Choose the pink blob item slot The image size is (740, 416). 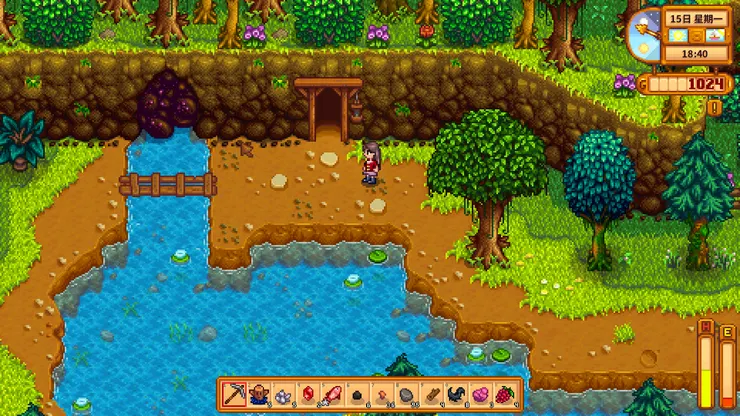click(480, 393)
